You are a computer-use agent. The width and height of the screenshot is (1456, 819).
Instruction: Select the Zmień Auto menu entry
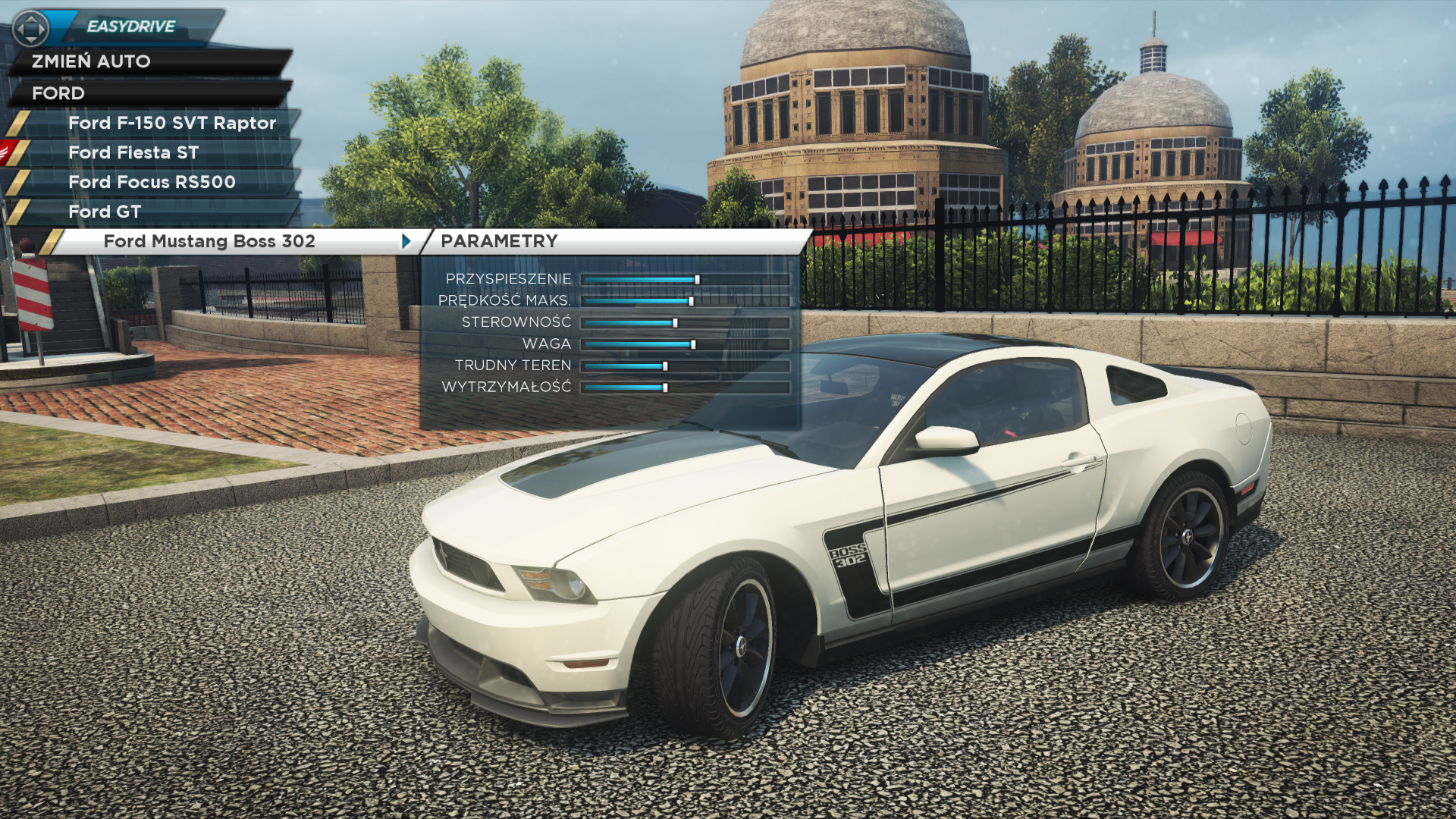(91, 61)
